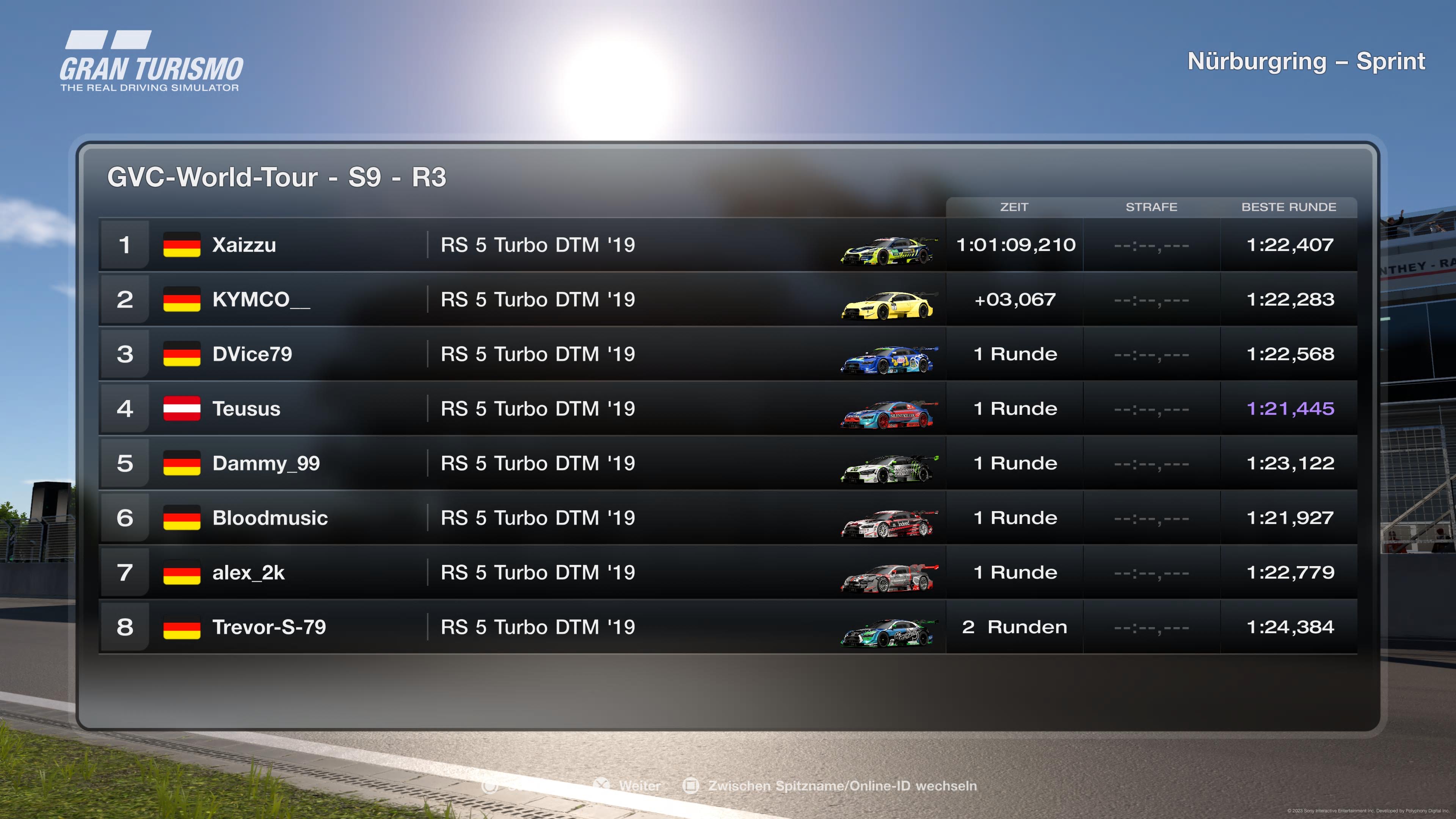Choose the alex_2k standings row
This screenshot has width=1456, height=819.
point(248,573)
